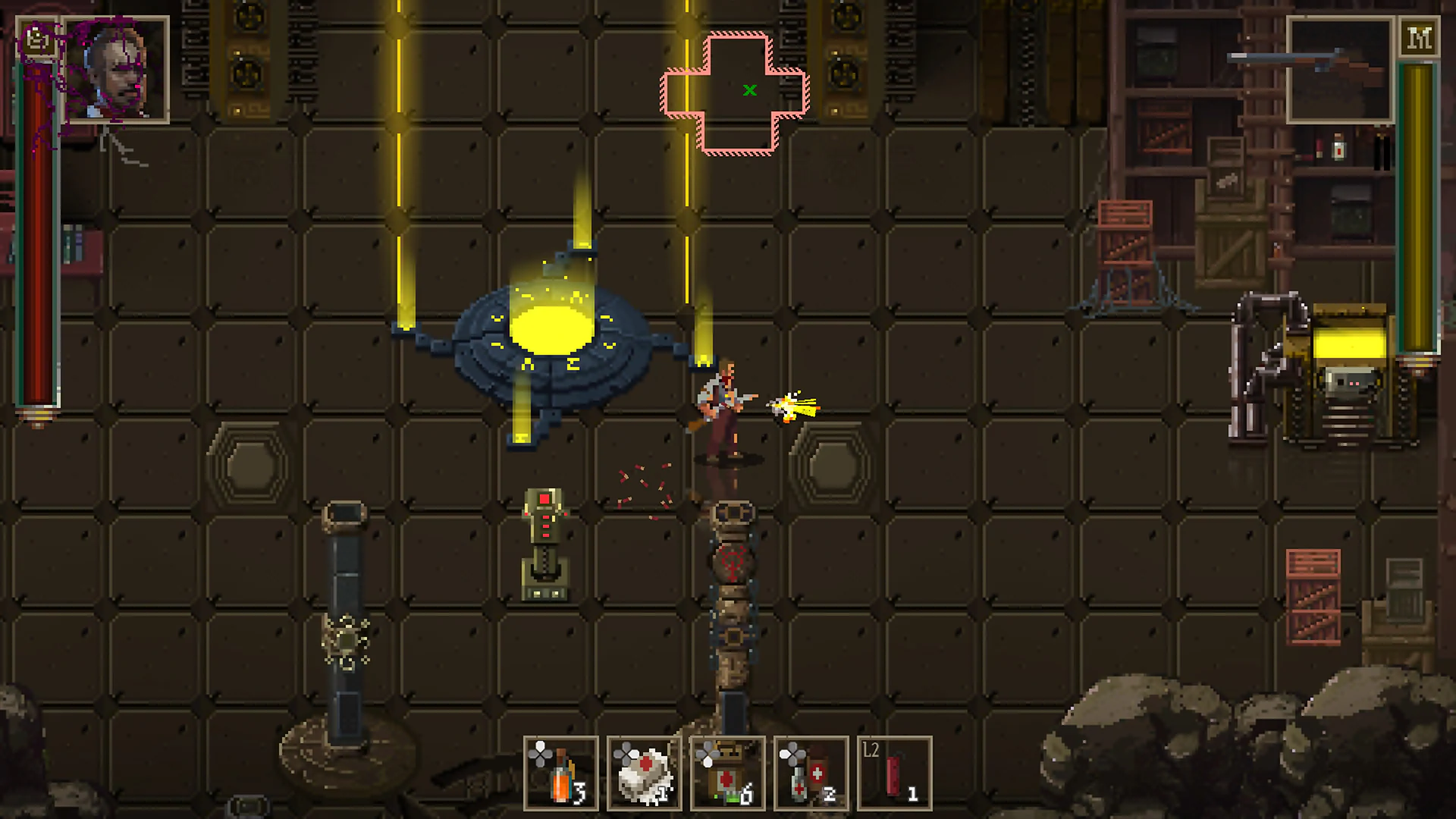
Task: Click the medkit hotbar slot showing two
Action: point(811,773)
